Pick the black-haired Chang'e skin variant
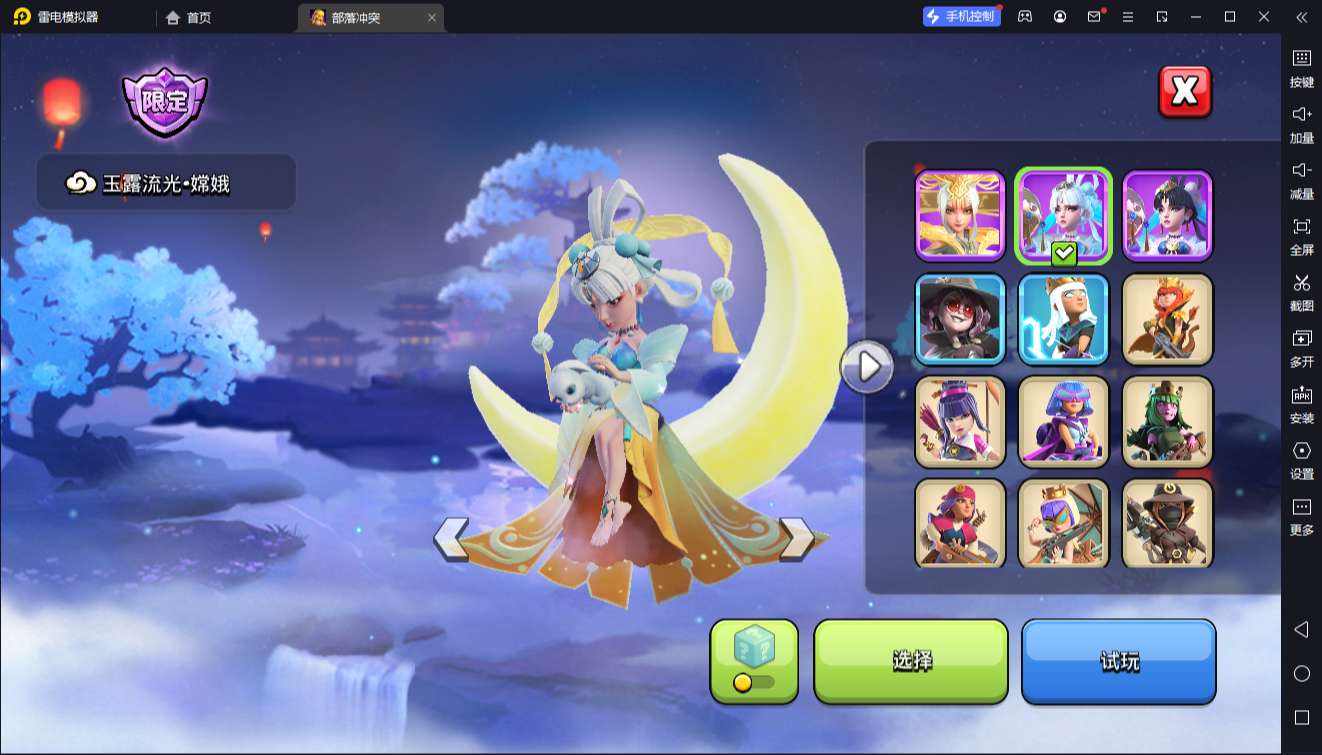 (x=1167, y=216)
